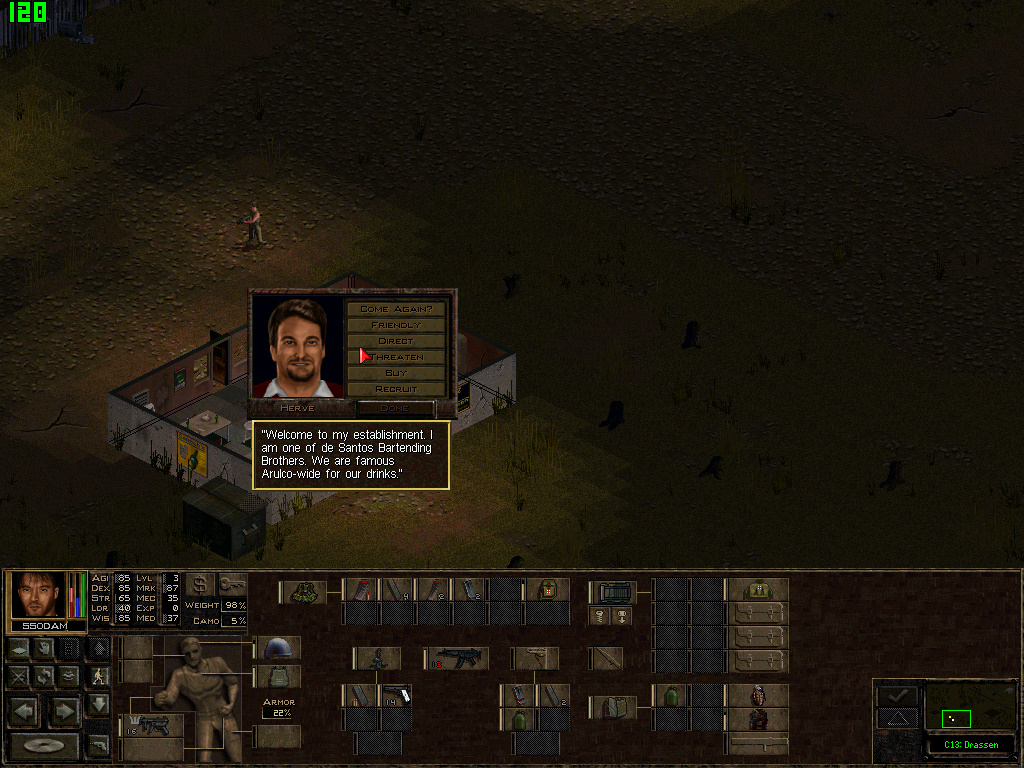Close the conversation with Done

[395, 408]
